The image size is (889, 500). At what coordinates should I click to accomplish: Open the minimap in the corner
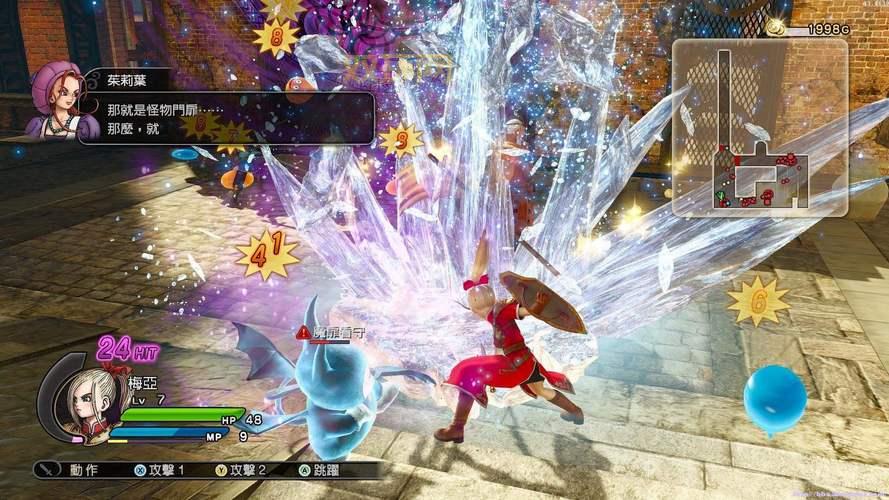pos(758,127)
